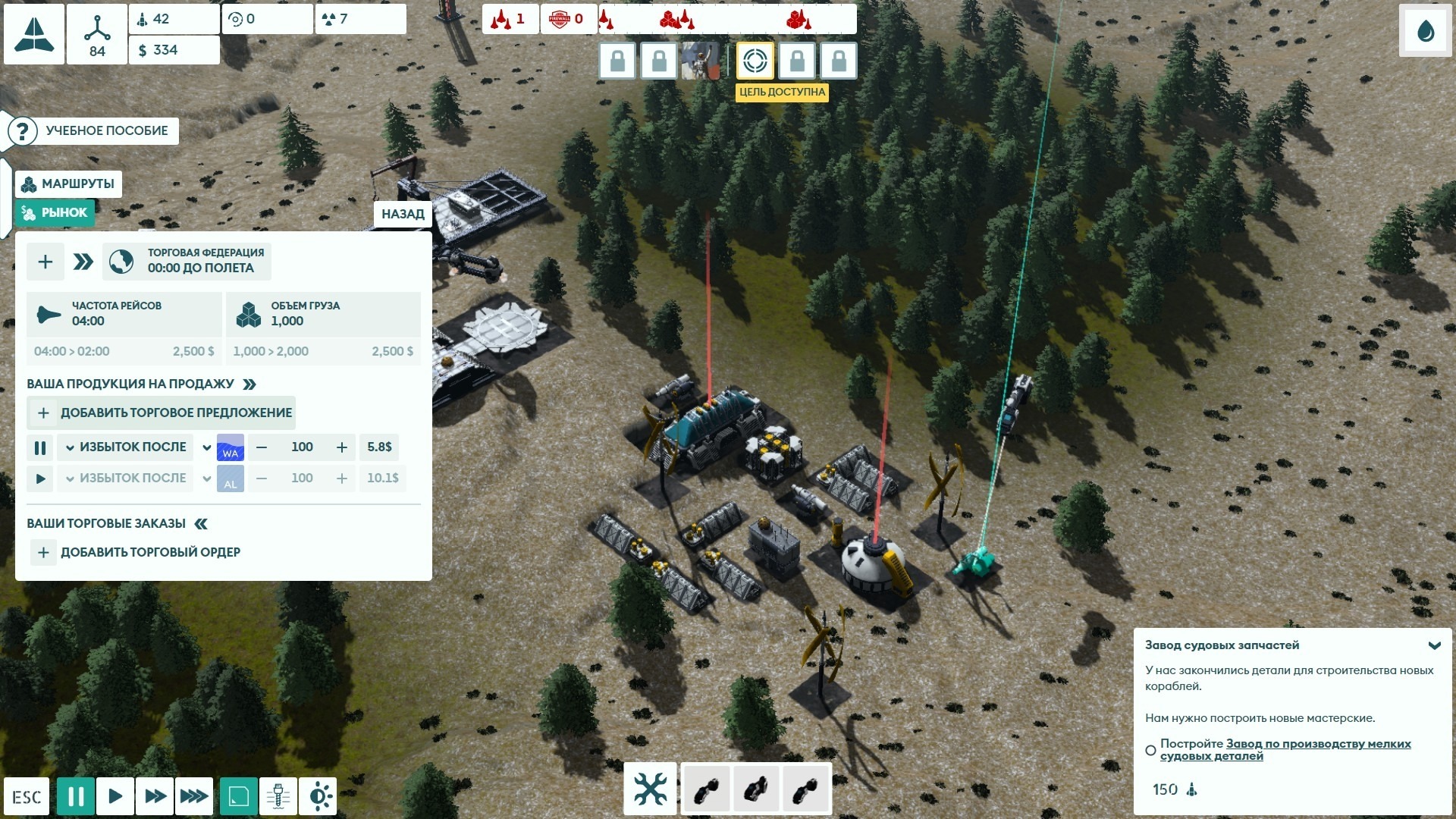Pause the game with the bottom pause button
This screenshot has height=819, width=1456.
coord(76,796)
